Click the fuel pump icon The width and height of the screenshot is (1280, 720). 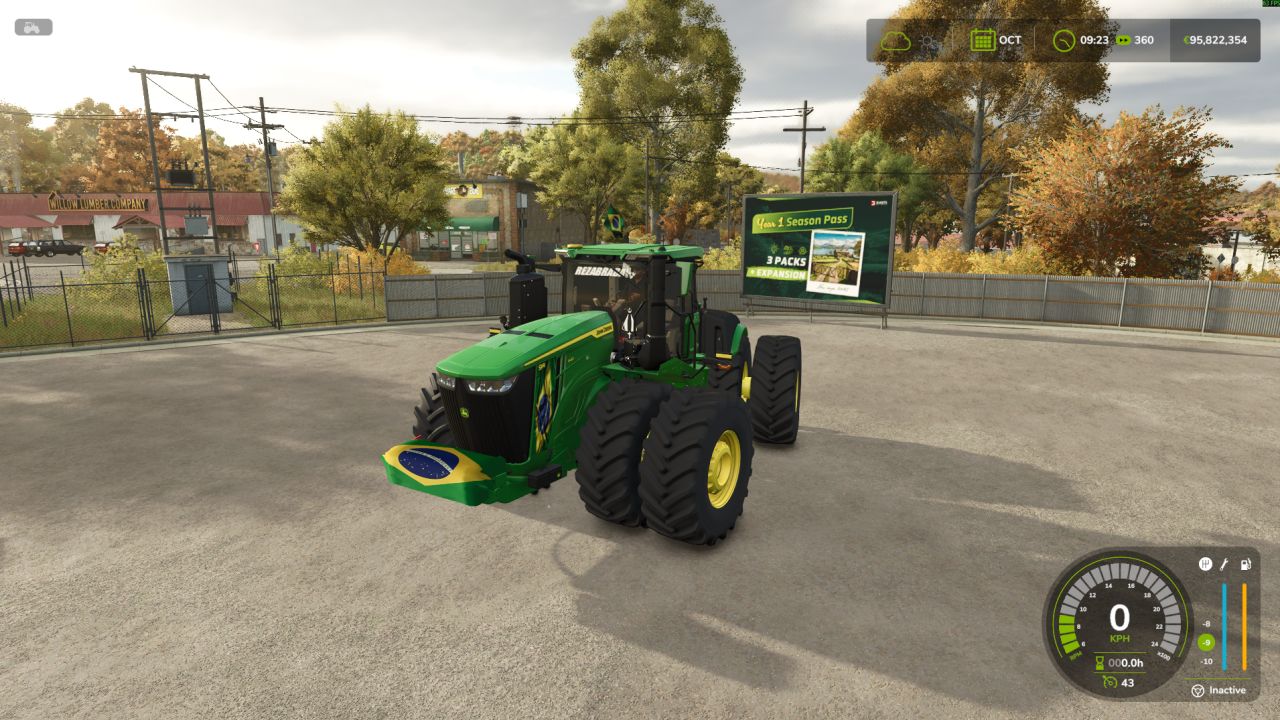point(1245,564)
